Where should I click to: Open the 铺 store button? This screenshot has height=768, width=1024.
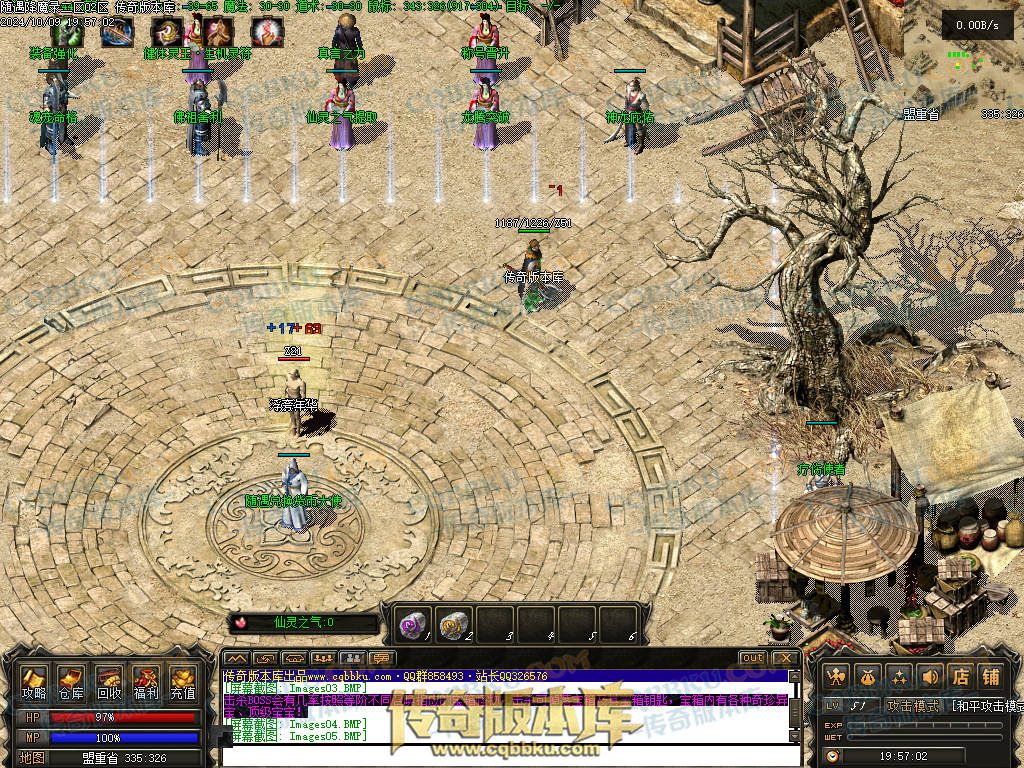991,677
